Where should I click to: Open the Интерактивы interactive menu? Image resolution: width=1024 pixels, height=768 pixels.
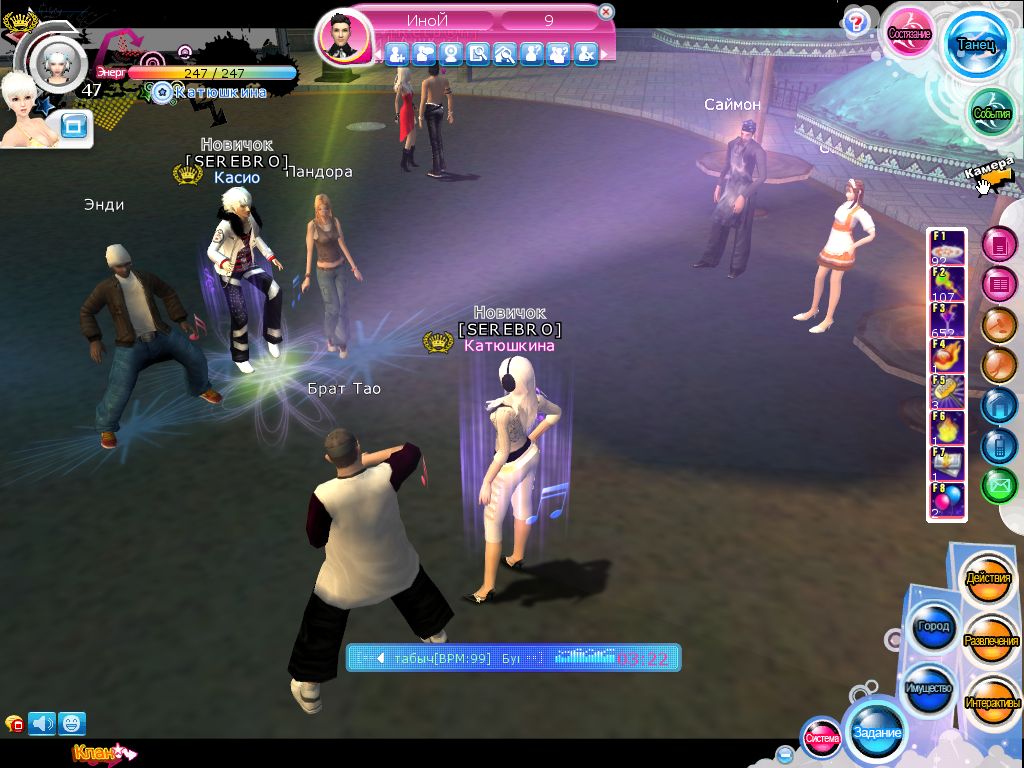[991, 703]
